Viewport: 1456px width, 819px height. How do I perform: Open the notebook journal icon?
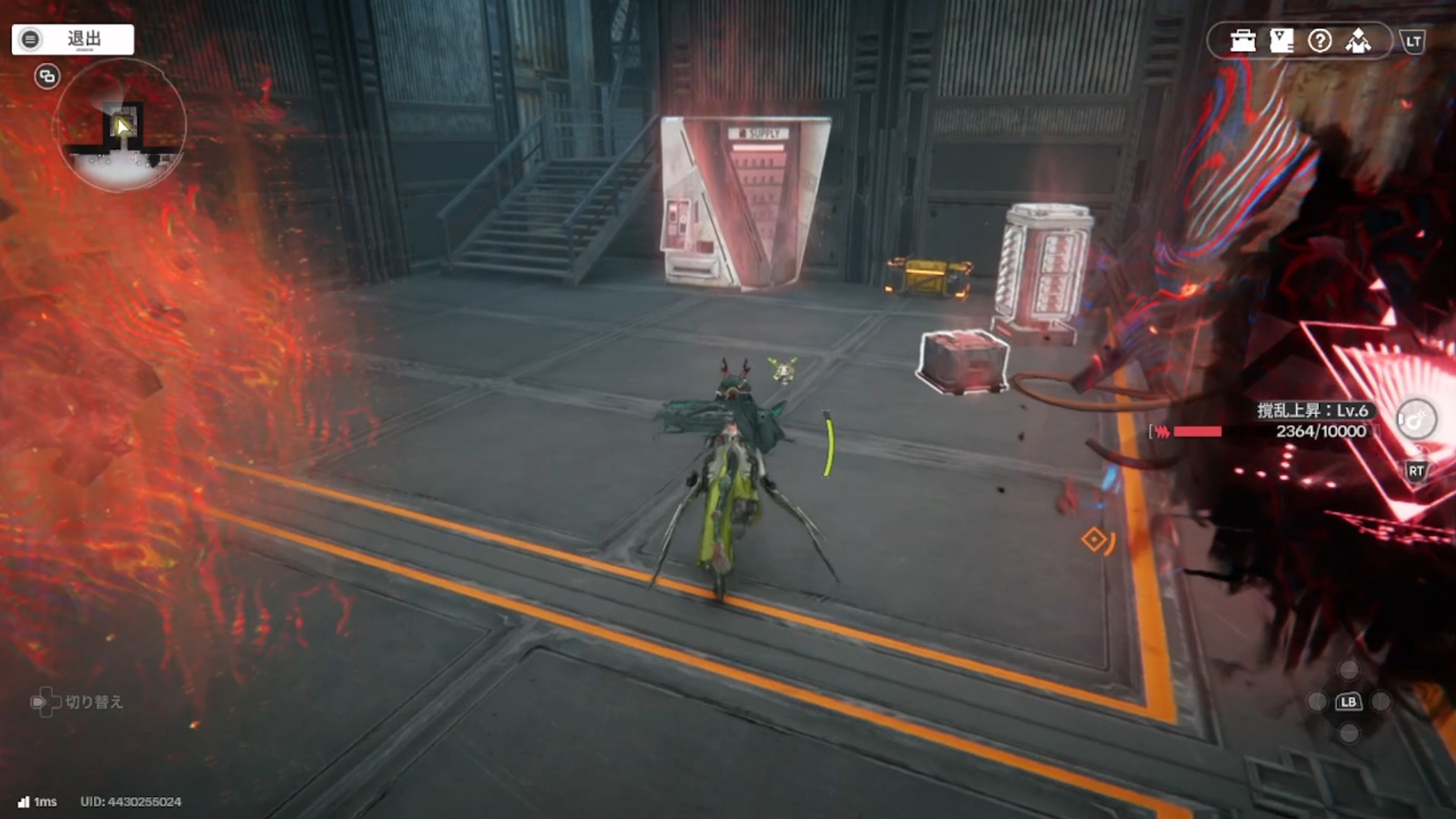pos(1282,41)
